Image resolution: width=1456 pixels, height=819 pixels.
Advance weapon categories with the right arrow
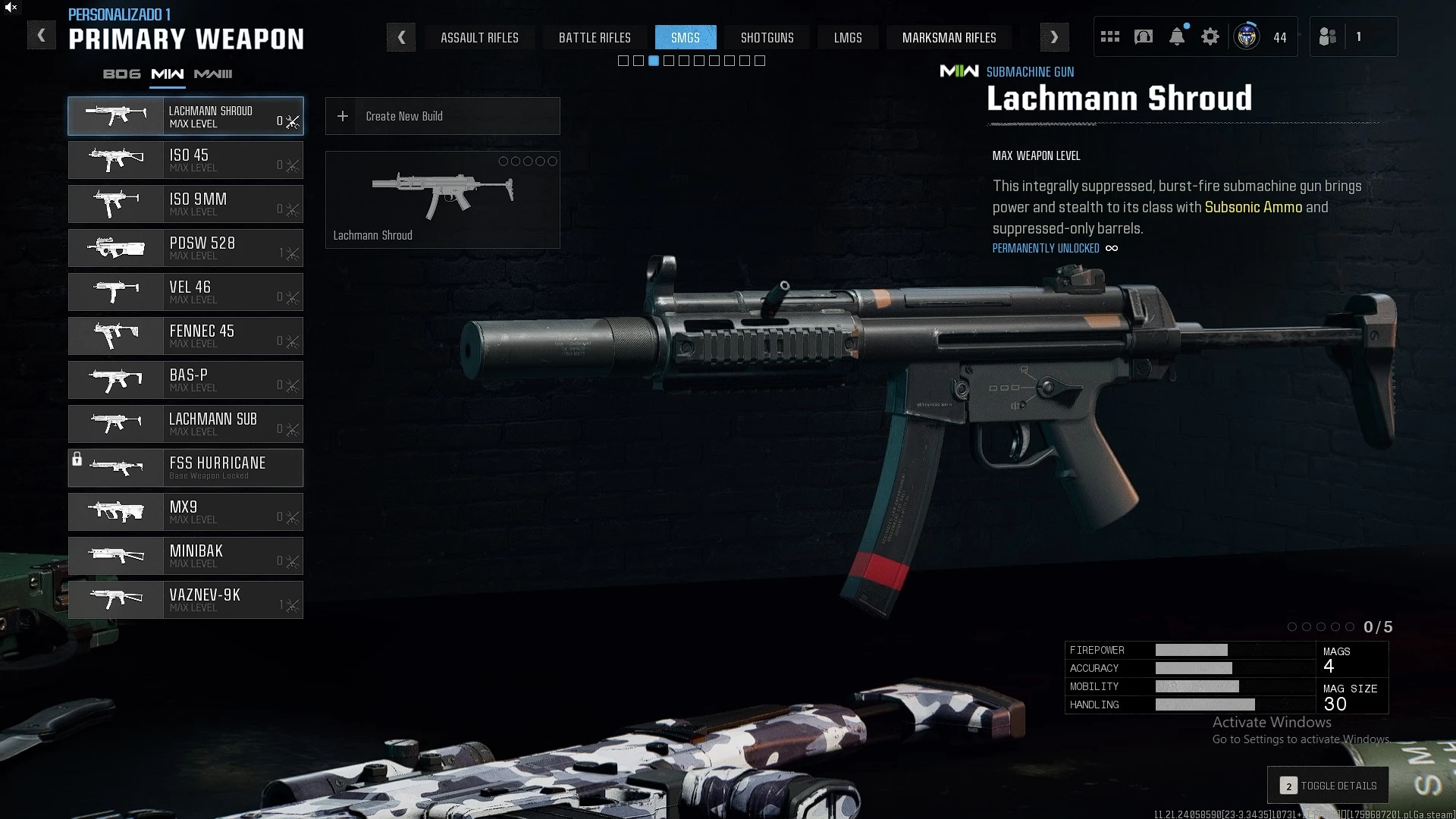1054,37
